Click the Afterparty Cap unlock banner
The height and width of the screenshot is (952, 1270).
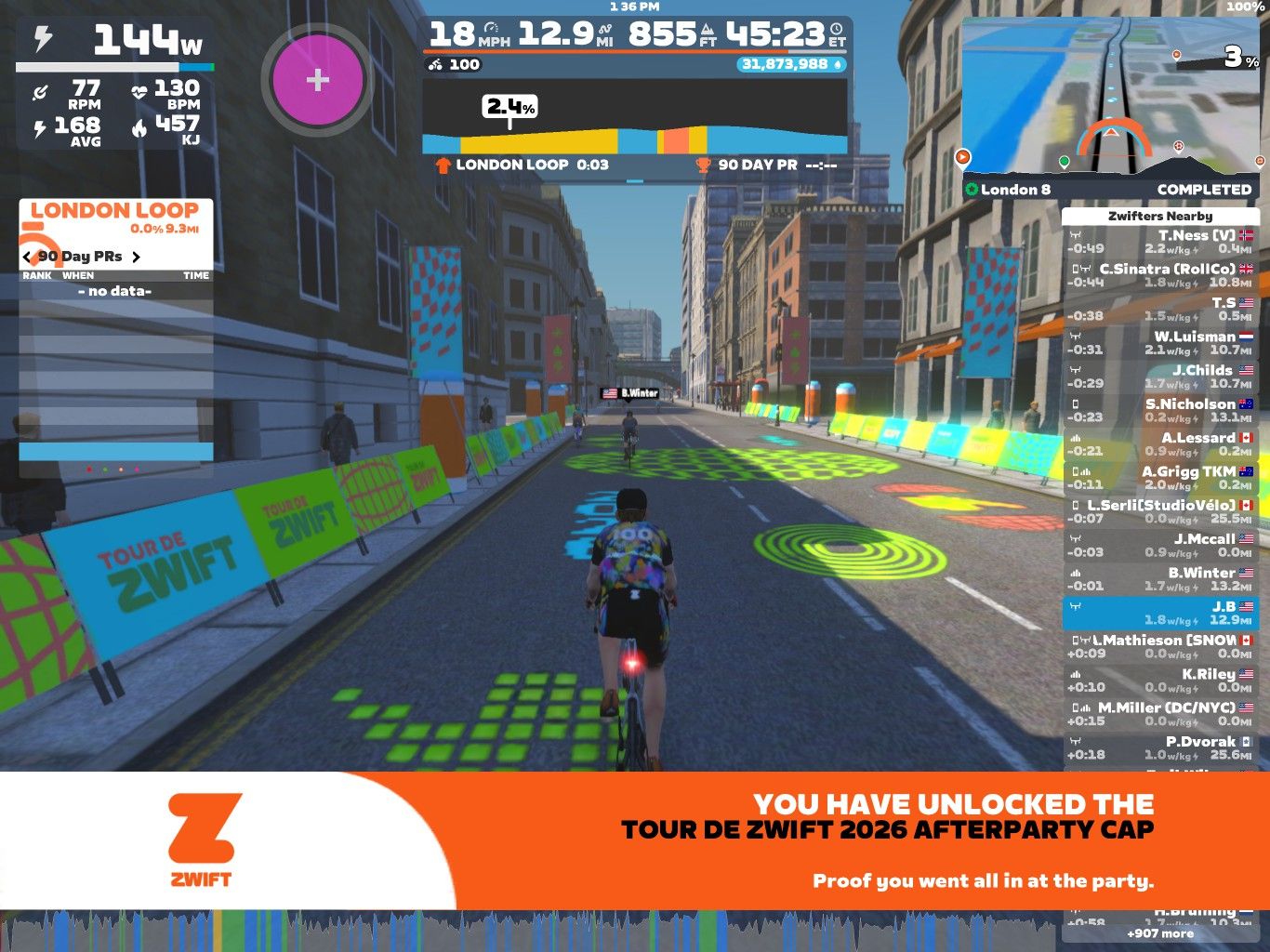point(635,840)
